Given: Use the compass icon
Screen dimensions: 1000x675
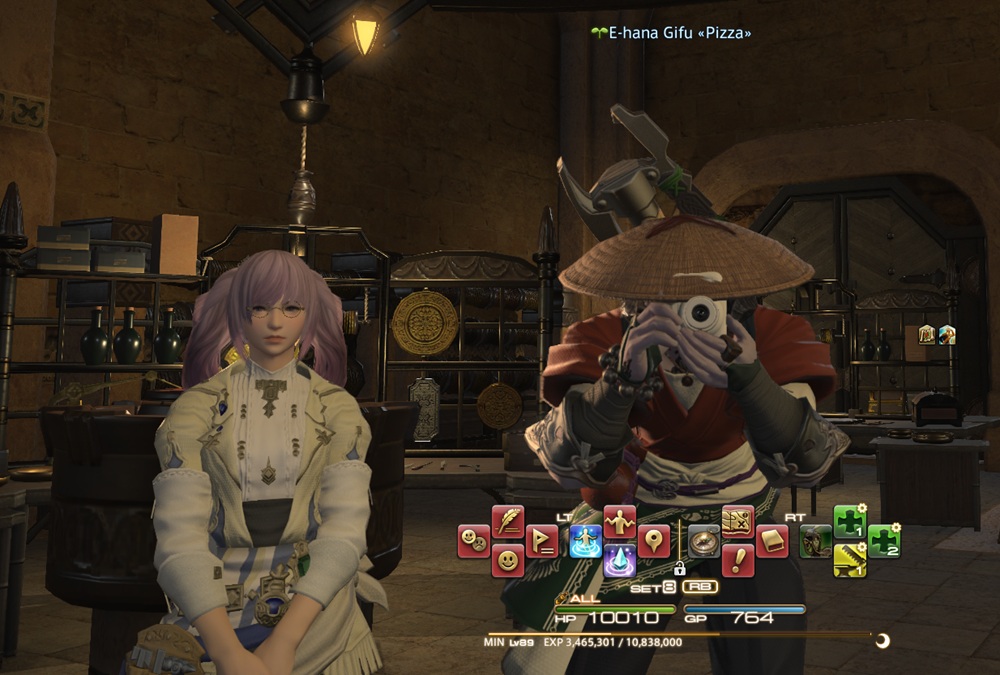Looking at the screenshot, I should click(703, 541).
